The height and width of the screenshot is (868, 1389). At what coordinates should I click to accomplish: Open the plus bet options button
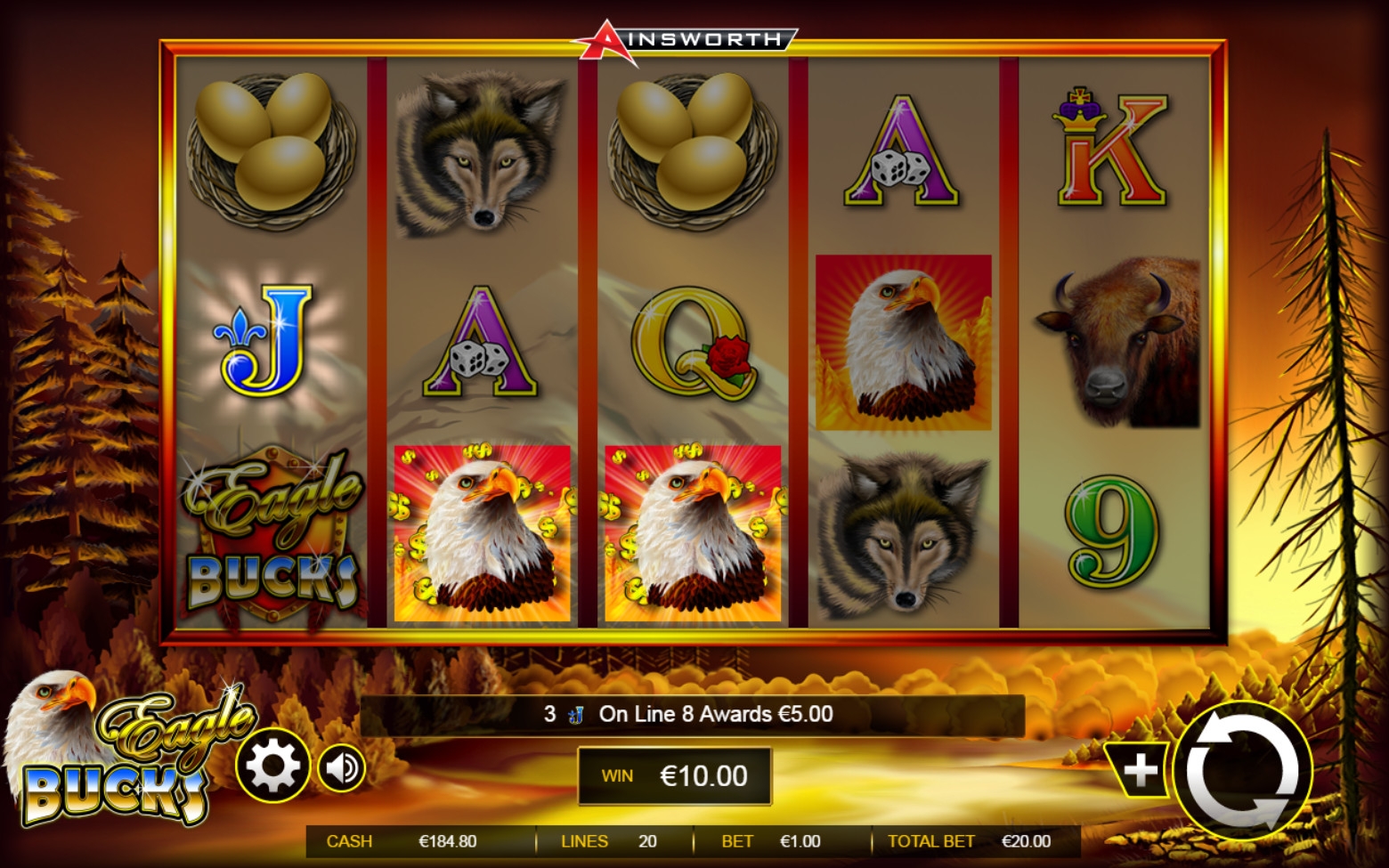coord(1139,771)
